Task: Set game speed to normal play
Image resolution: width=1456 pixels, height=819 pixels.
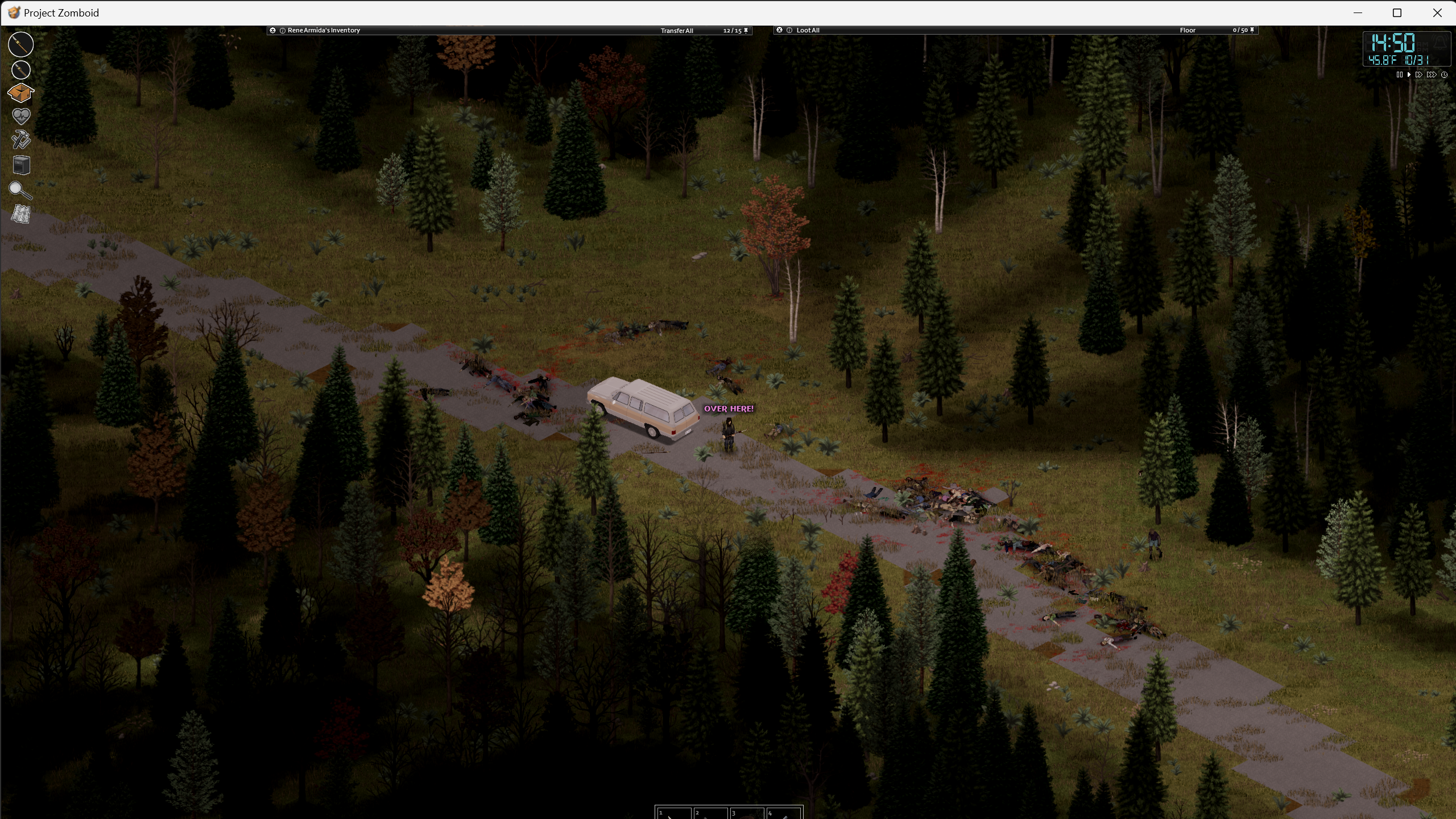Action: [x=1409, y=75]
